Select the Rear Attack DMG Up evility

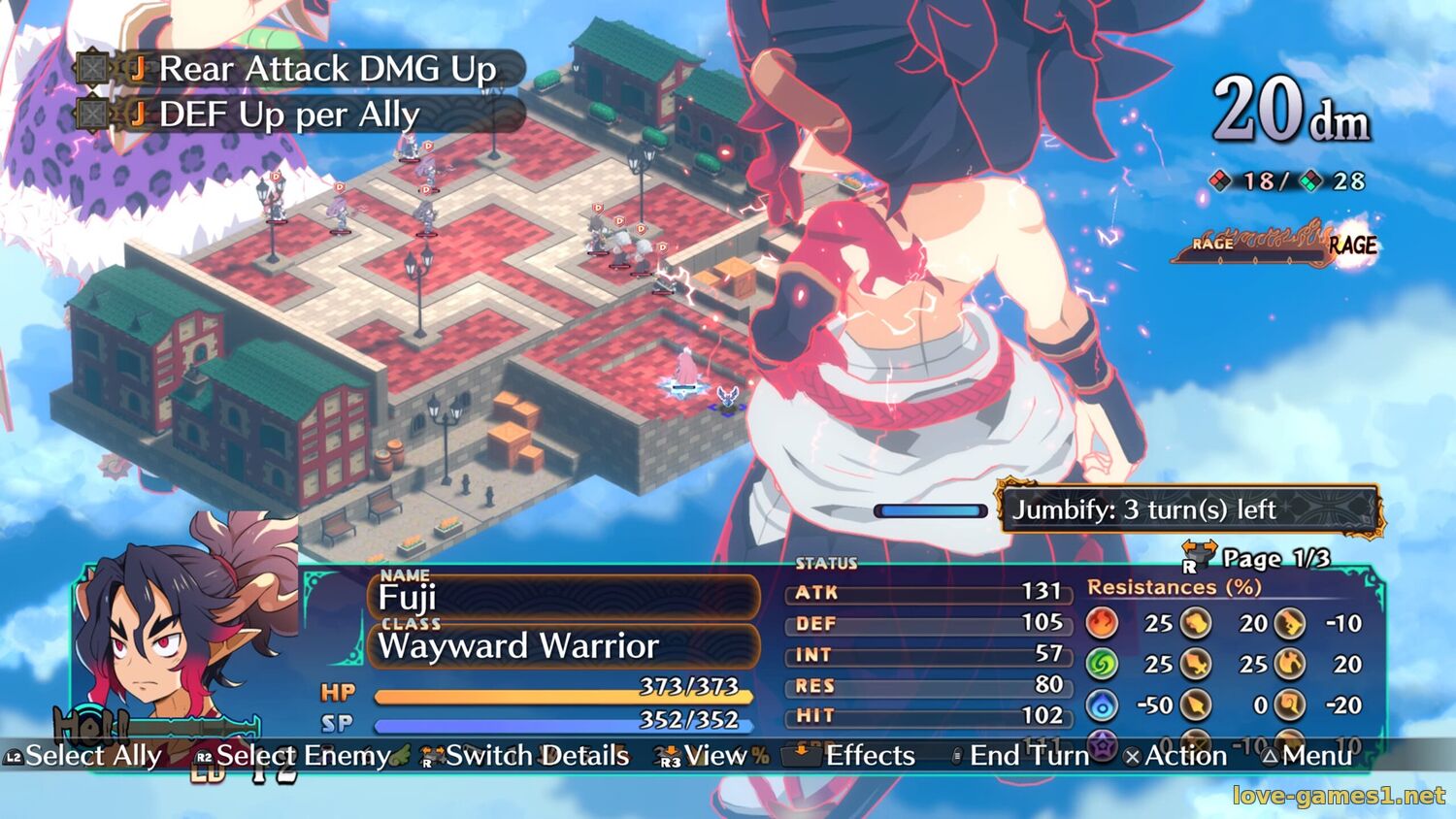point(301,69)
